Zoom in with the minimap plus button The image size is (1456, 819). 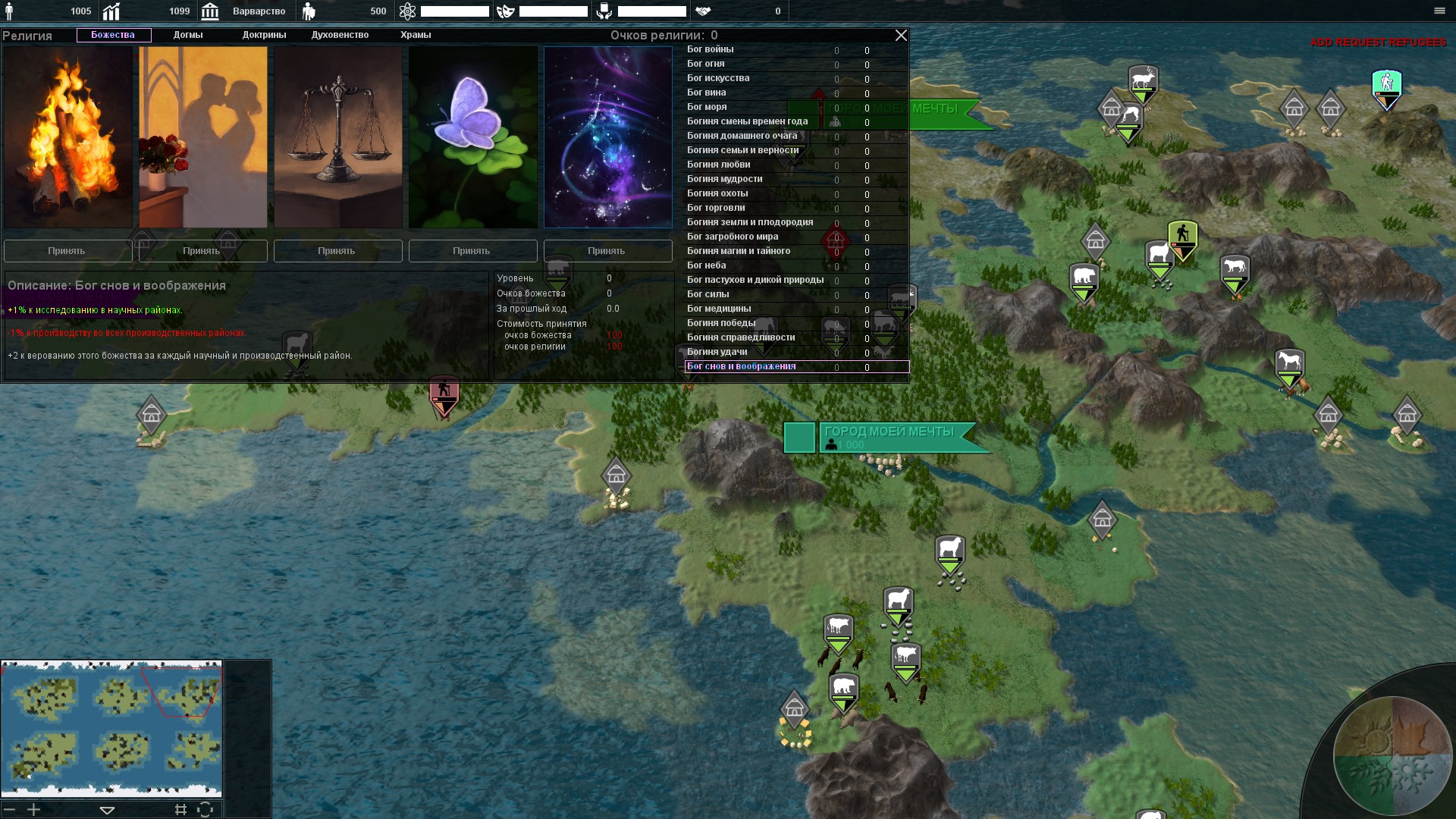(x=34, y=810)
